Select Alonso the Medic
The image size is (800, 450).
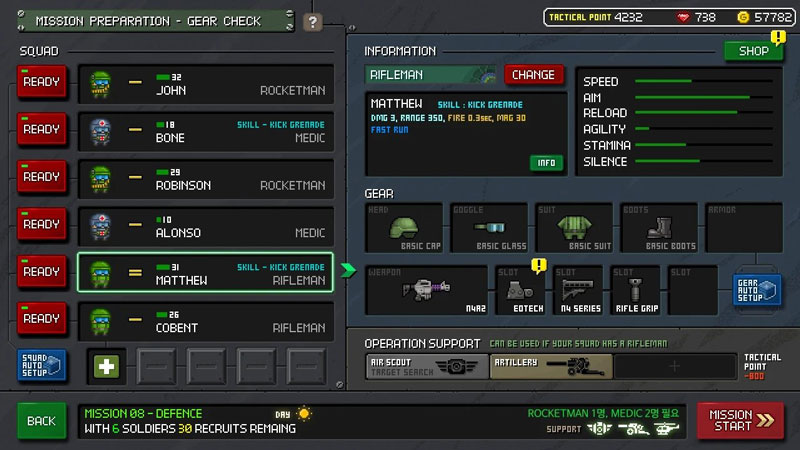pos(205,225)
